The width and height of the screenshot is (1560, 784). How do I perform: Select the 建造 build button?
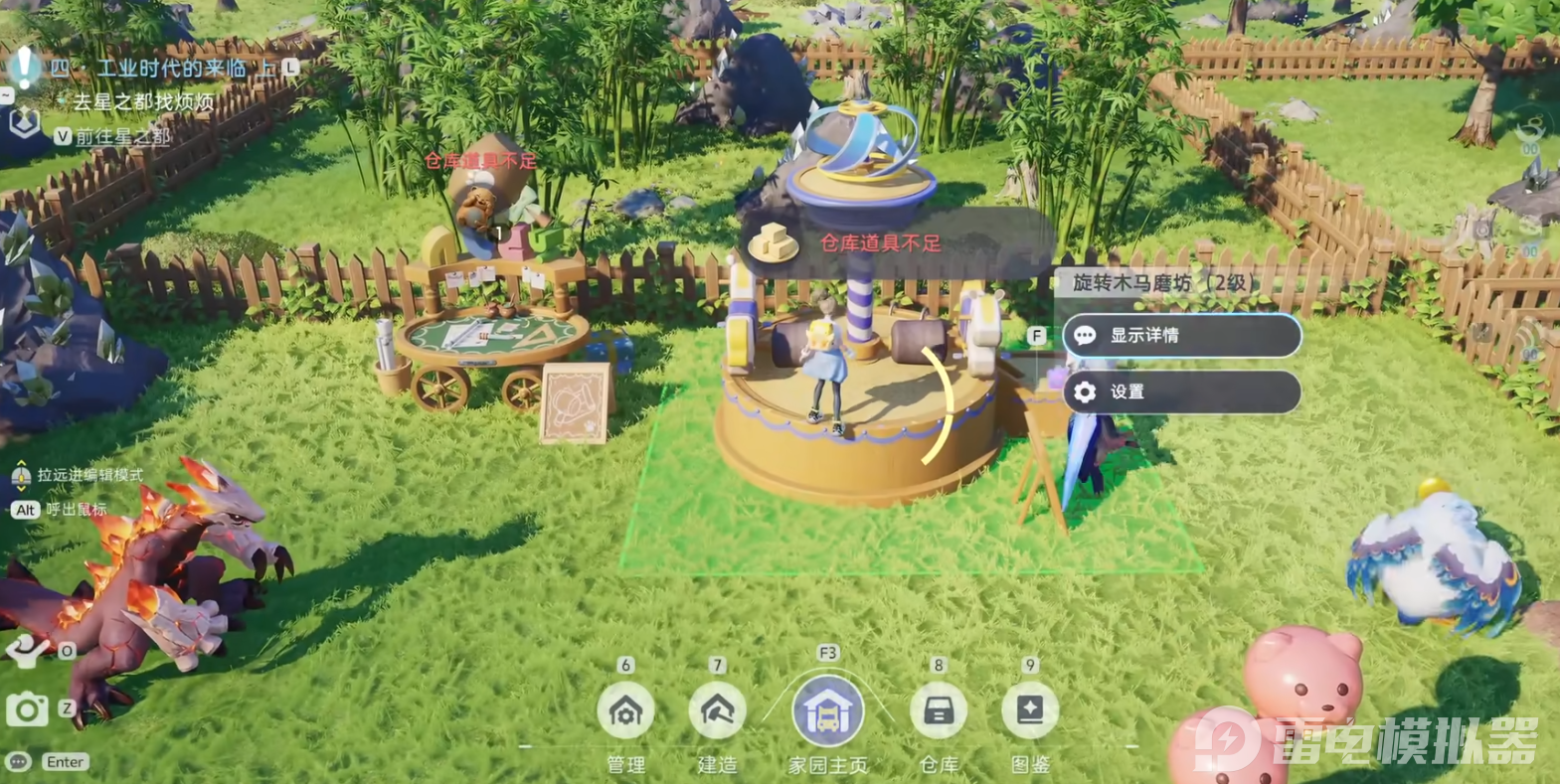tap(717, 710)
